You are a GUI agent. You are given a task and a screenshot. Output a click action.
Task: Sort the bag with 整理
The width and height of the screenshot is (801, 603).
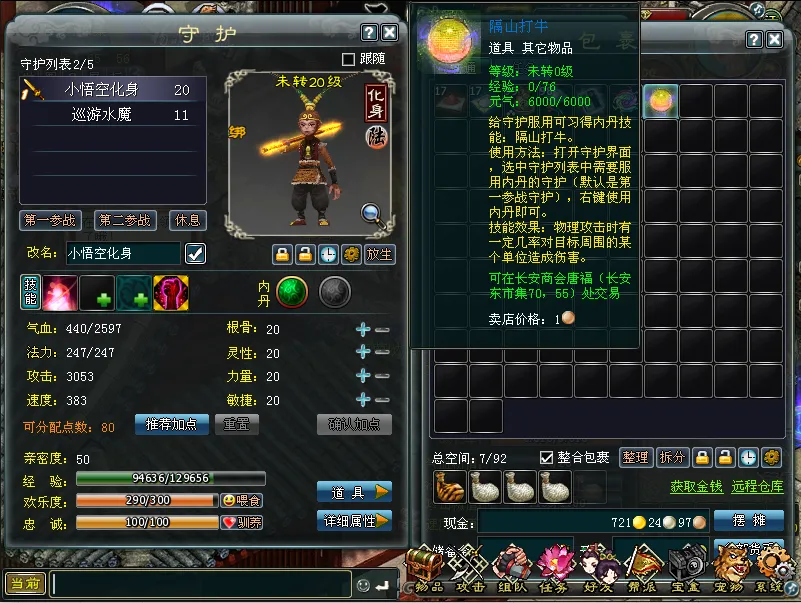click(x=636, y=457)
